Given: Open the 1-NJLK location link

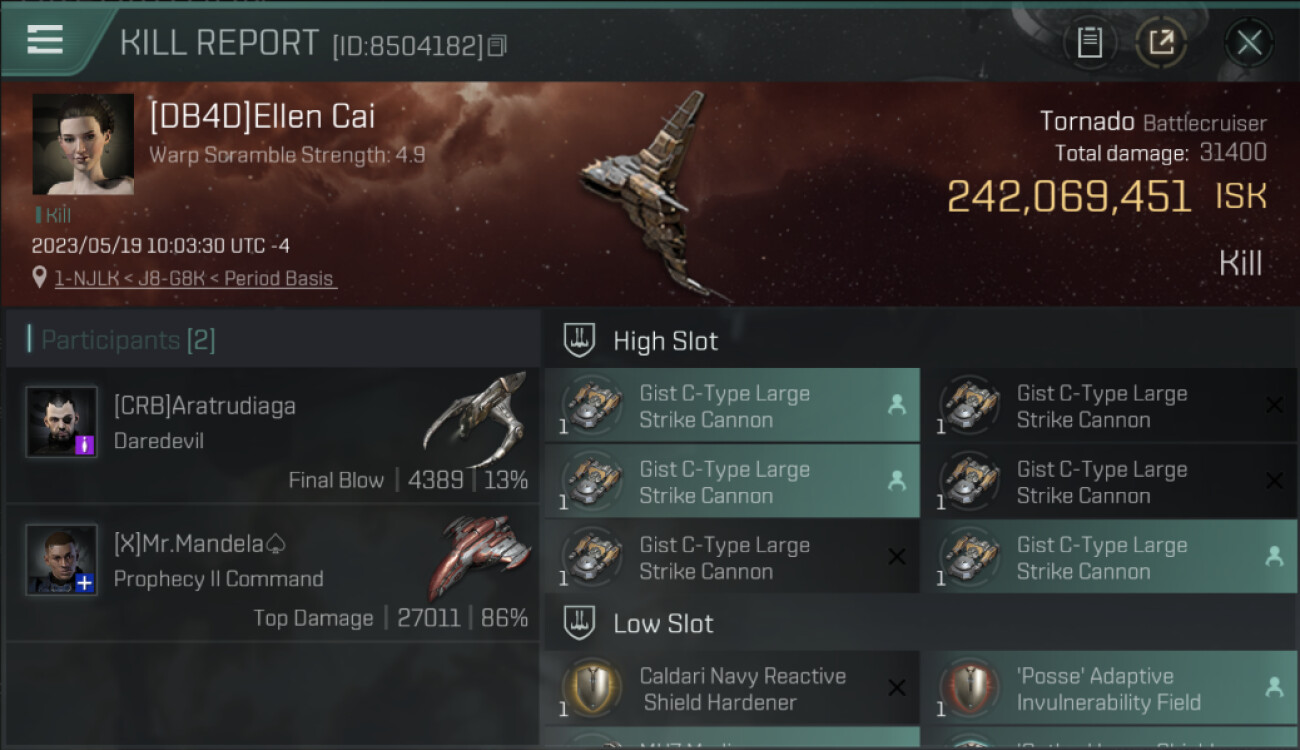Looking at the screenshot, I should pos(195,279).
